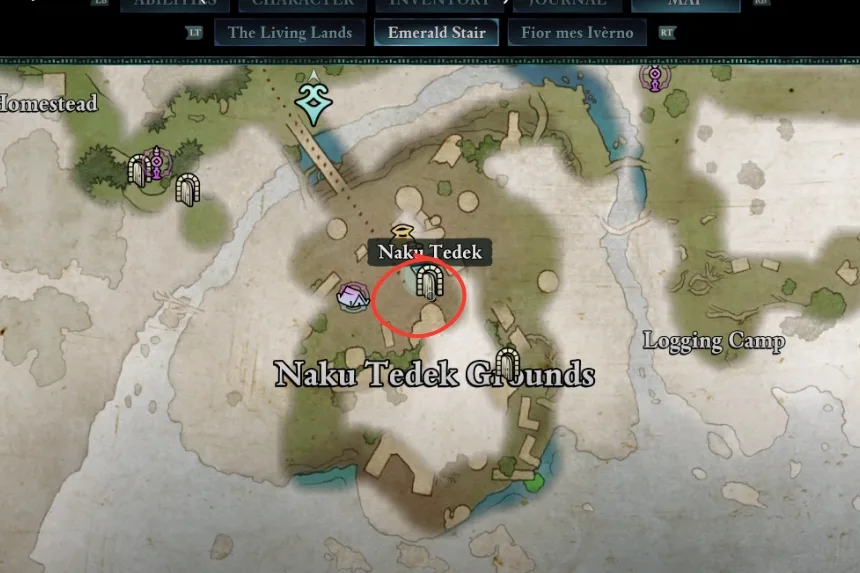Switch to The Living Lands map tab
The width and height of the screenshot is (860, 573).
[x=290, y=33]
